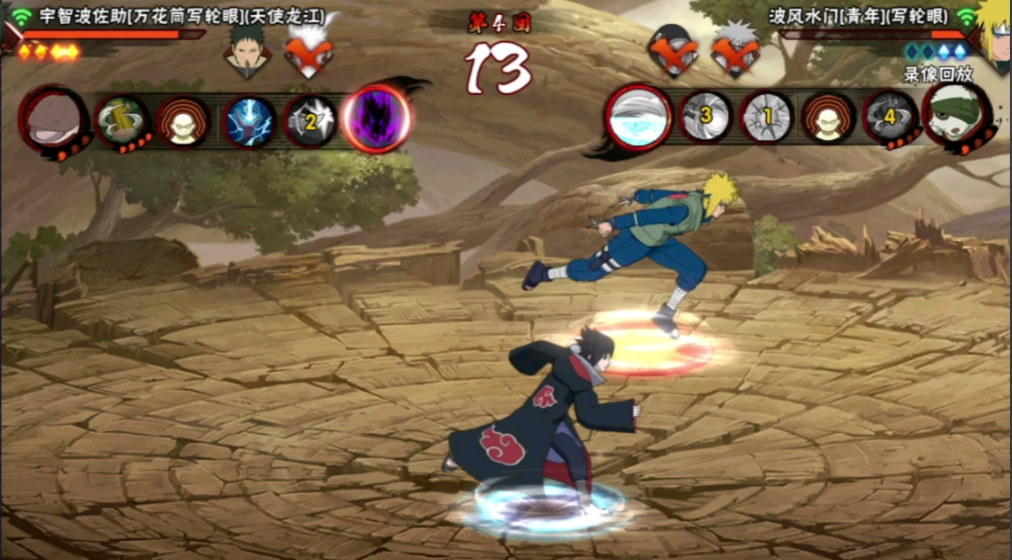Screen dimensions: 1012x560
Task: Activate Minato's white-cyan swirling ultimate icon
Action: [x=638, y=116]
